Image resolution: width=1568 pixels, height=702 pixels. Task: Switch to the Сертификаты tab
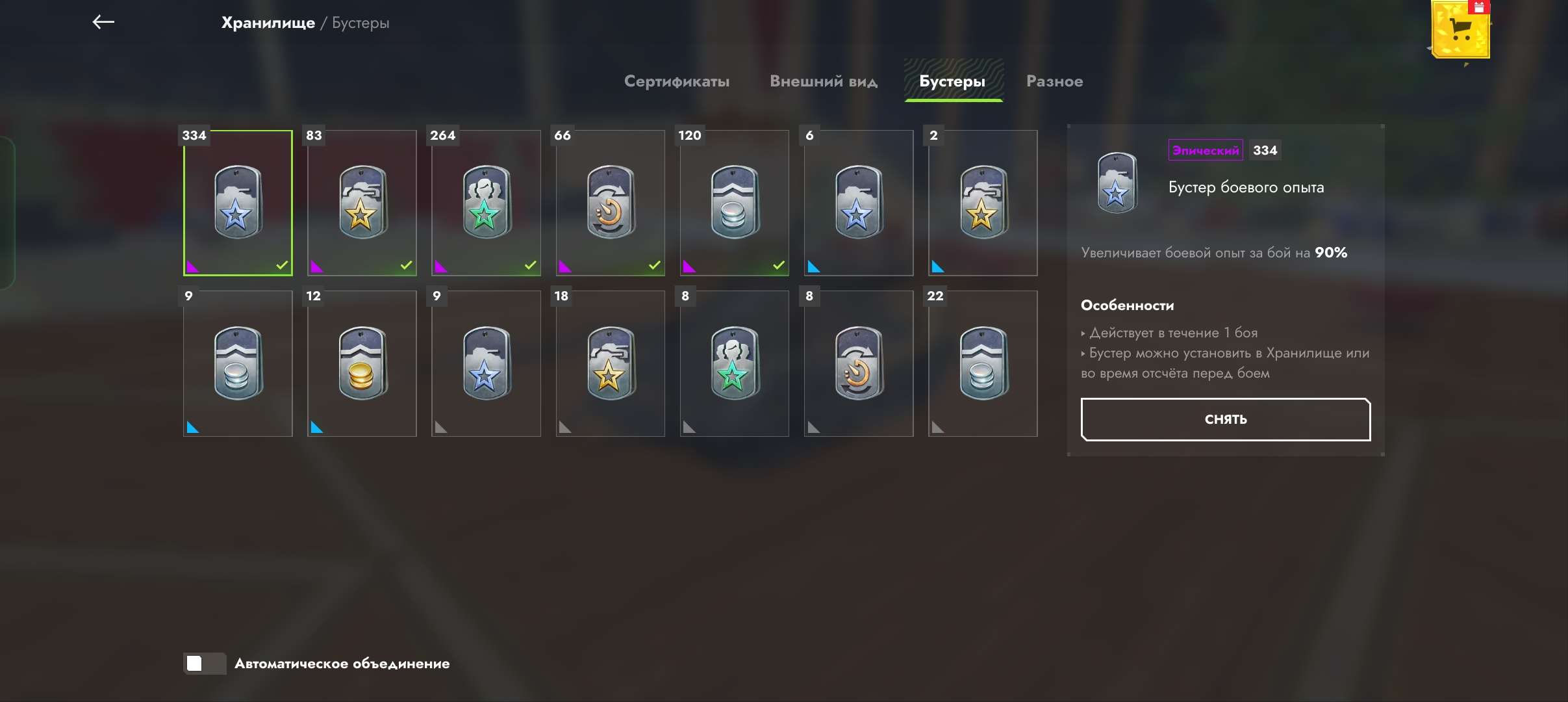point(676,81)
